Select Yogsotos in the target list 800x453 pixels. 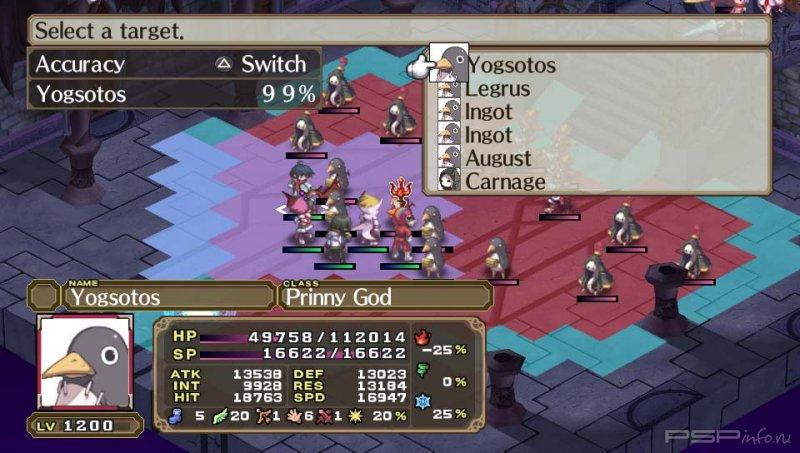[x=511, y=66]
